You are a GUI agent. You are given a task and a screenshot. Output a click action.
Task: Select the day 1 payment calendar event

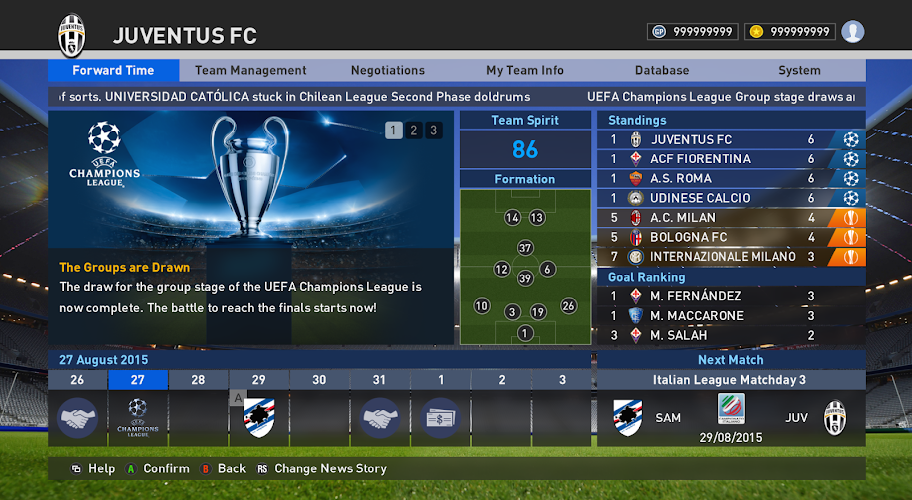click(440, 417)
